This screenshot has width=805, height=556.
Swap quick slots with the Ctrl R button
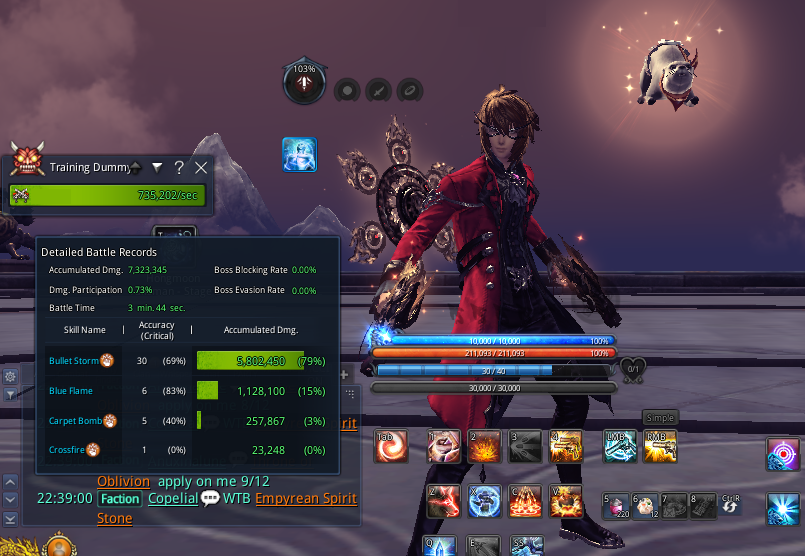coord(730,505)
